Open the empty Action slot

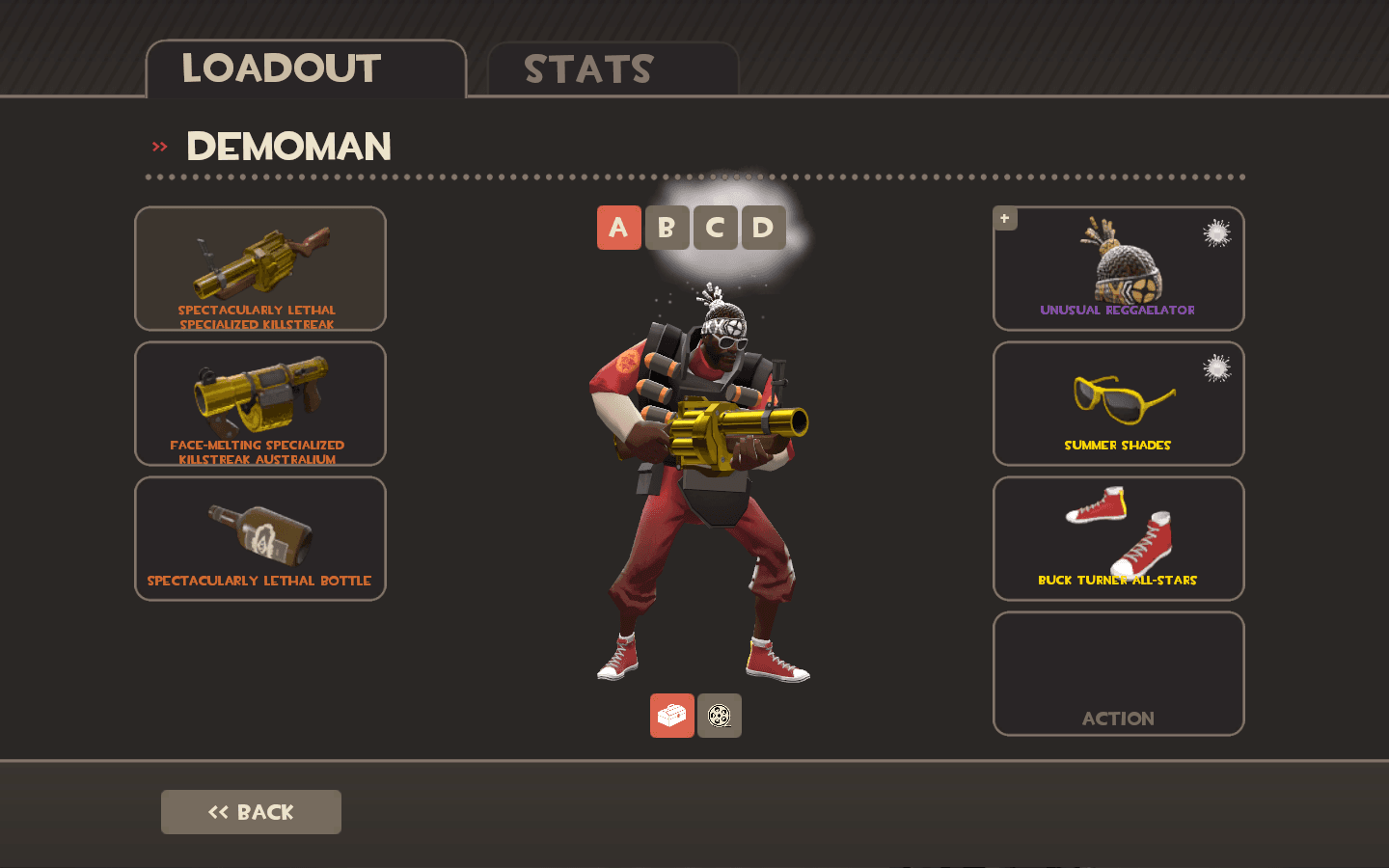(x=1119, y=673)
